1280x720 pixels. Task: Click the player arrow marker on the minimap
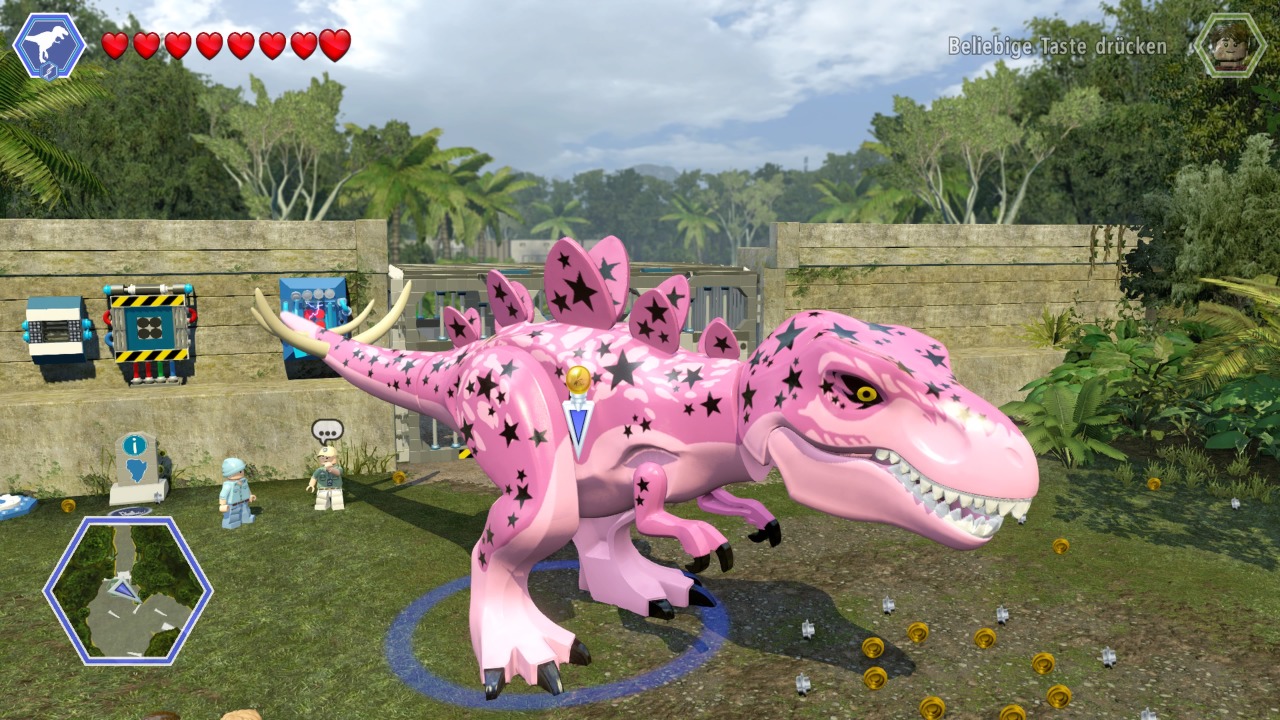(125, 590)
